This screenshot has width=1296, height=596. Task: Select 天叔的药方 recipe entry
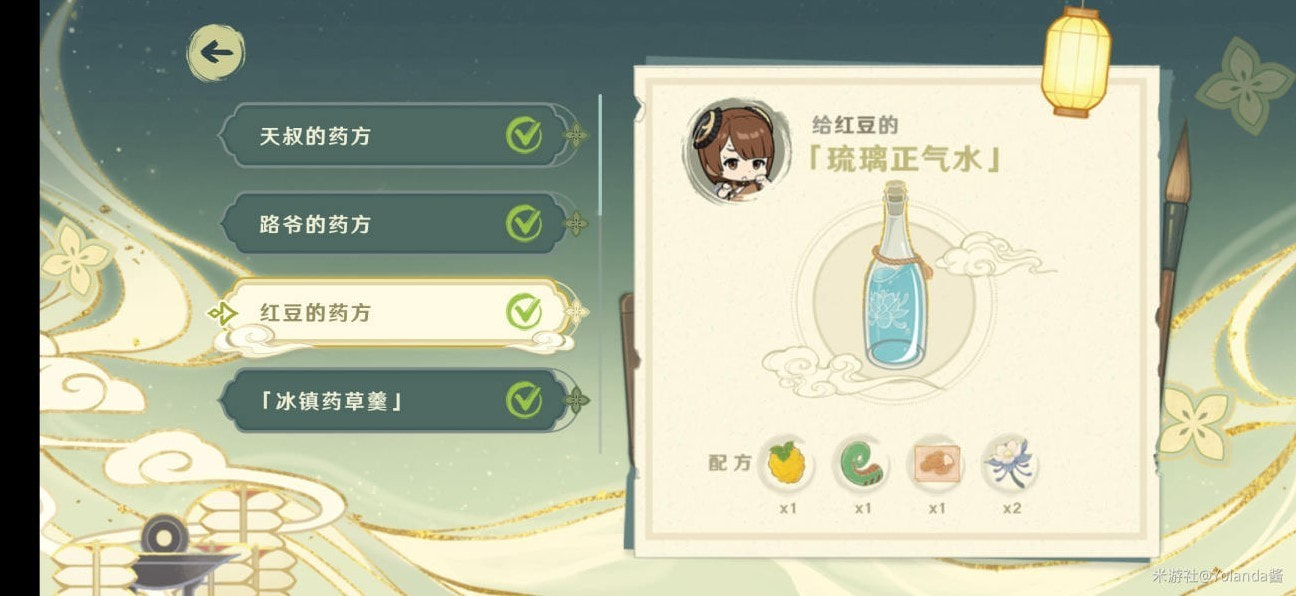(x=392, y=135)
